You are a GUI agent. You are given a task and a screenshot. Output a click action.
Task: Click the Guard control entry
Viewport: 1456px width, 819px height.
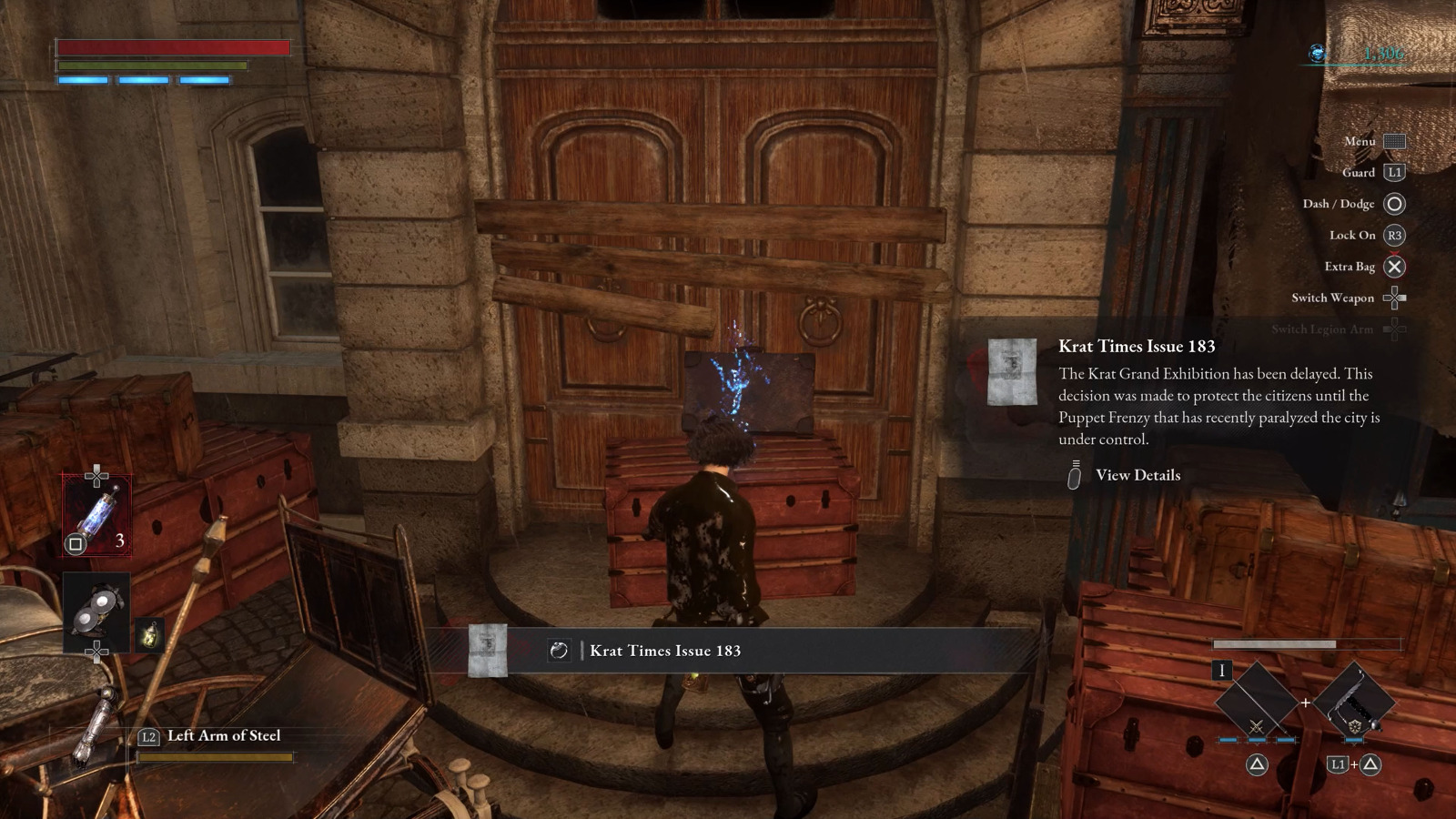click(x=1372, y=172)
